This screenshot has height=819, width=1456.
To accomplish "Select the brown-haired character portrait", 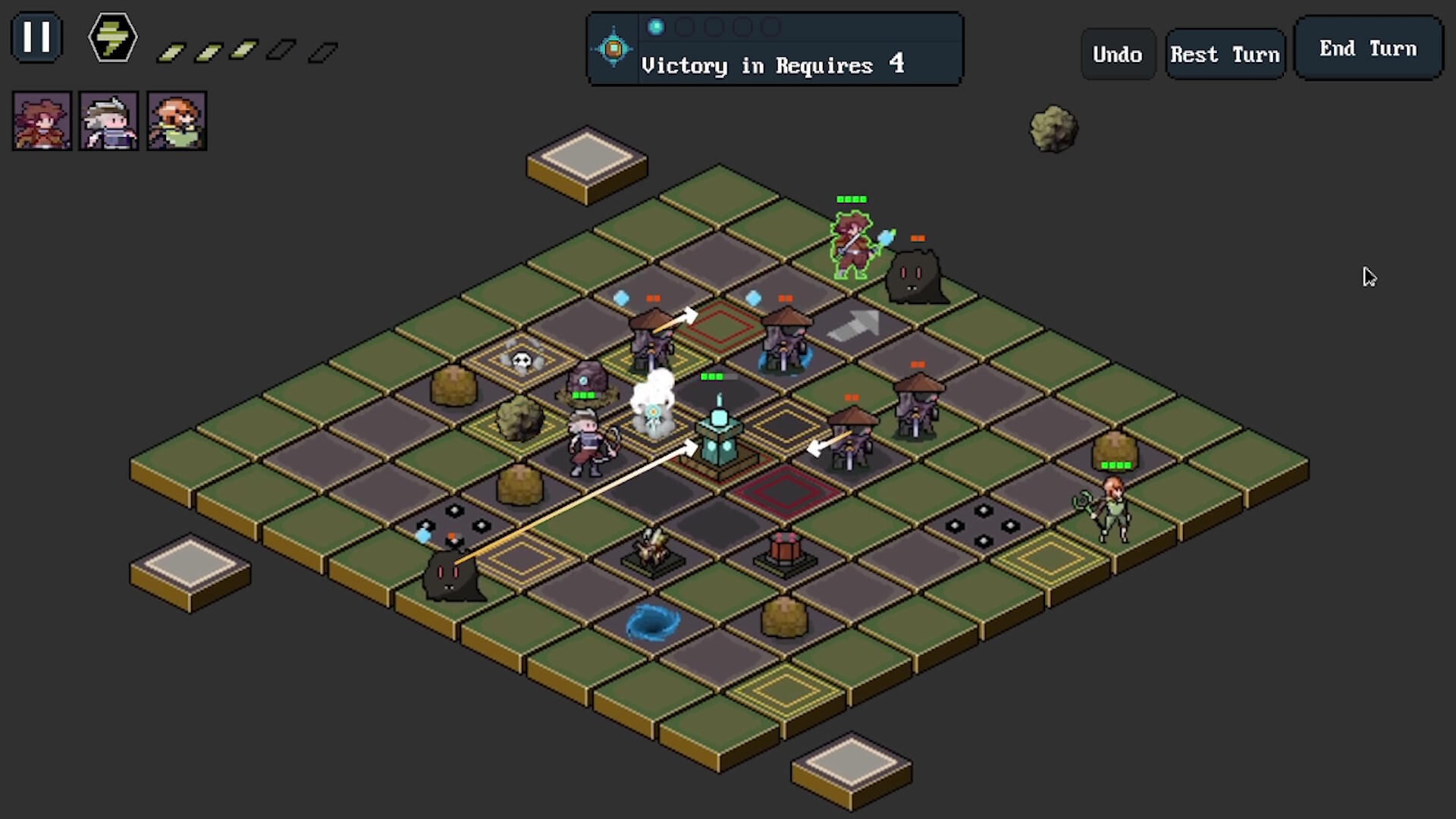I will click(x=42, y=120).
